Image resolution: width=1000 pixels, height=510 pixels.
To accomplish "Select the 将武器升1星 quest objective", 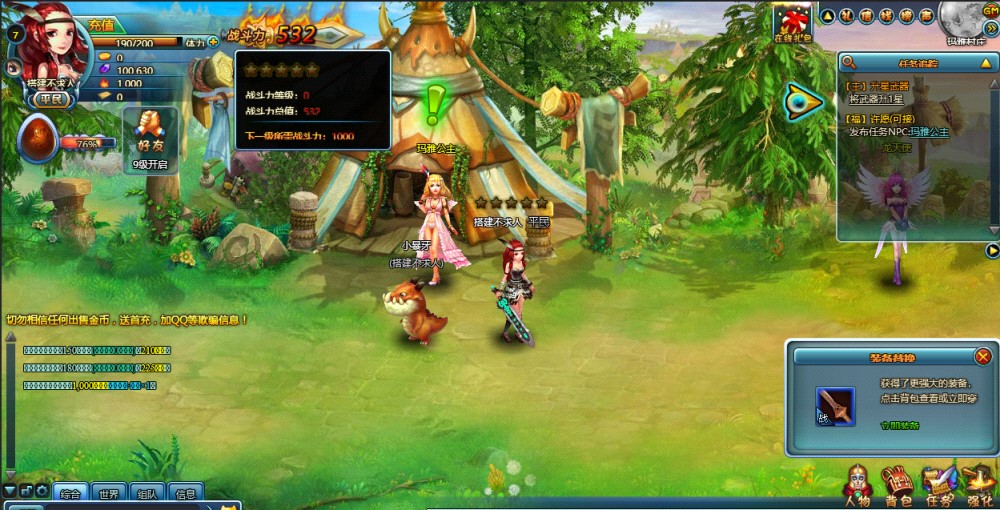I will coord(877,100).
